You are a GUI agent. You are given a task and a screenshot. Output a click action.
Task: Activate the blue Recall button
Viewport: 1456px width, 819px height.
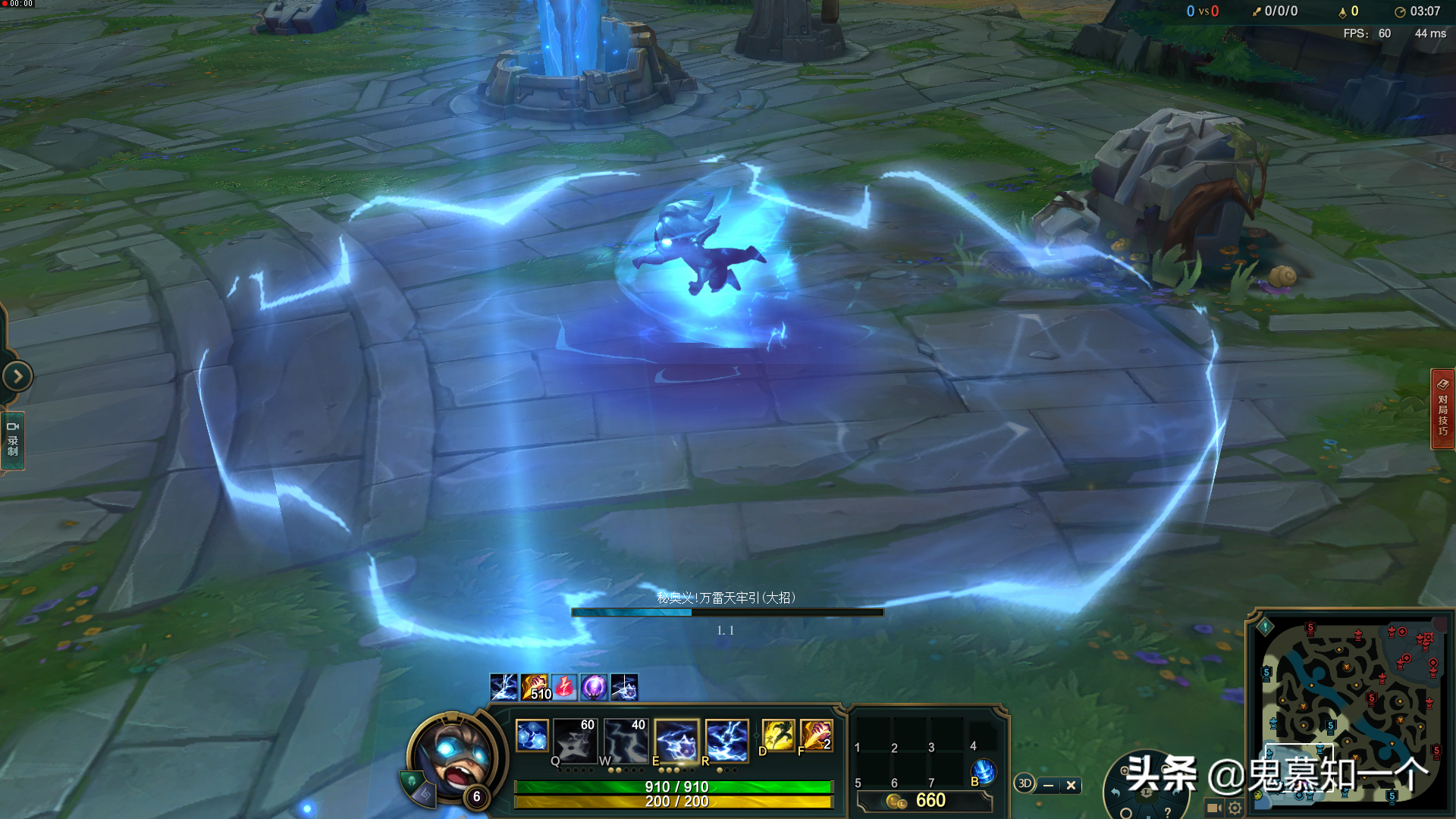(x=984, y=770)
